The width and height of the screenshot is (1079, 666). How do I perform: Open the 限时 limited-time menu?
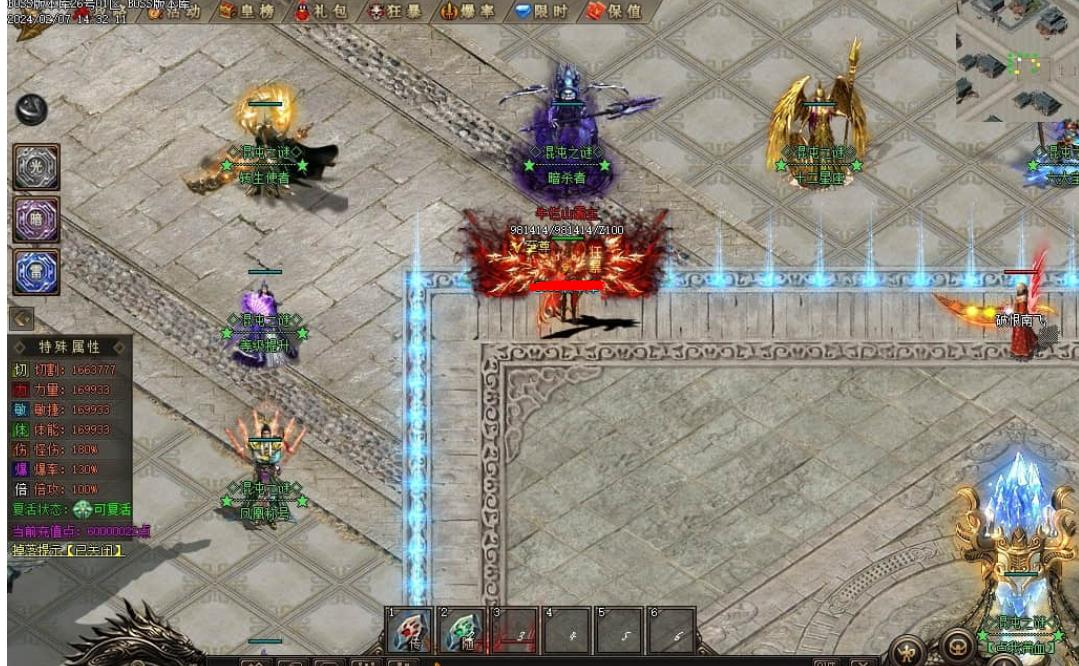(540, 11)
